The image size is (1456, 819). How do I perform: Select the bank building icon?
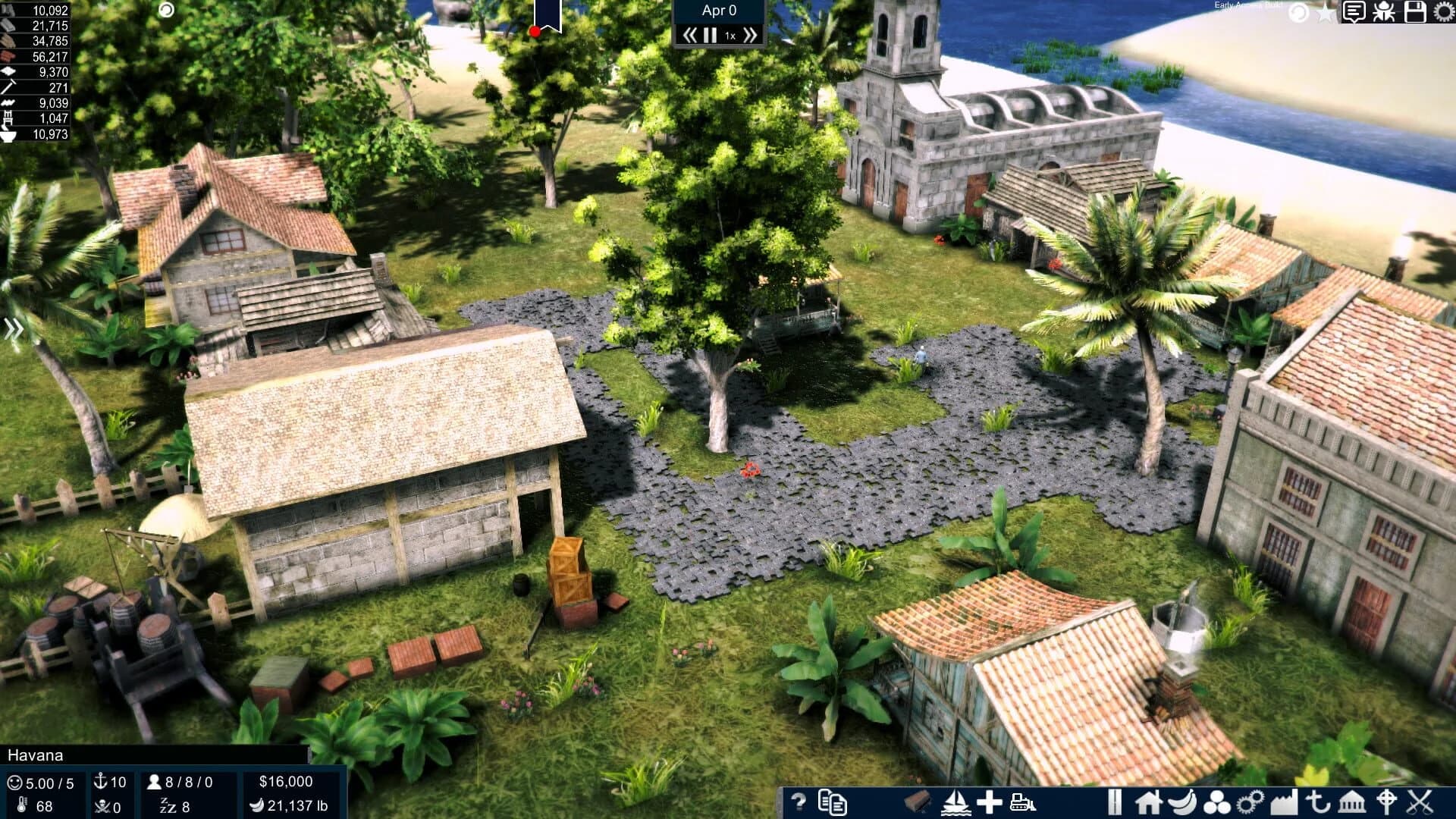[1353, 803]
